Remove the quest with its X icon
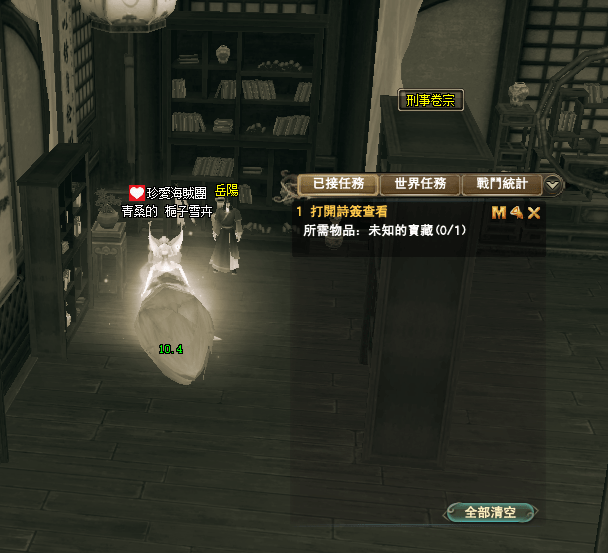 point(534,212)
